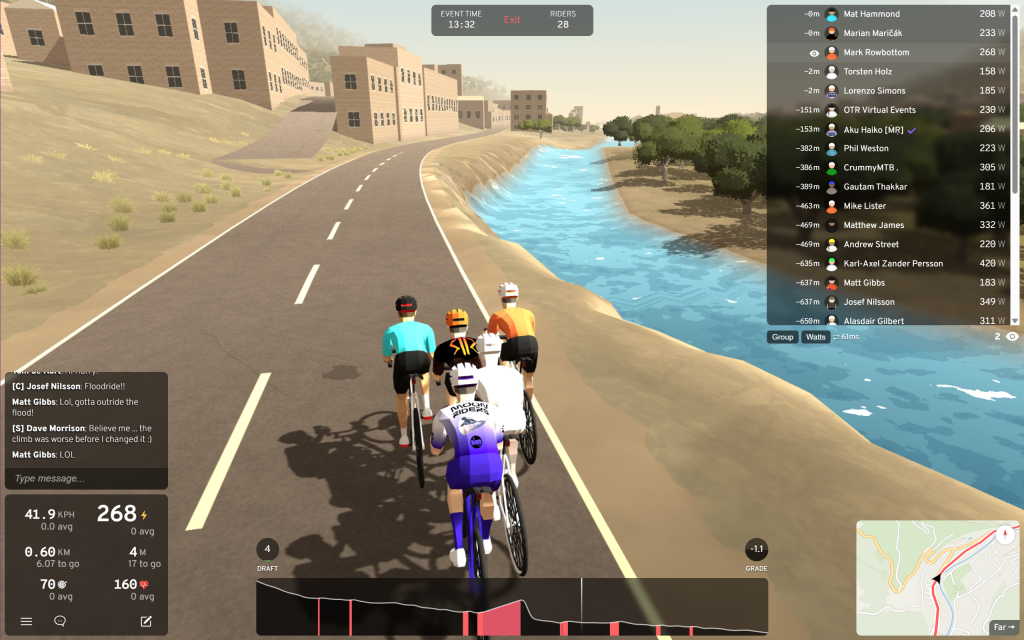Viewport: 1024px width, 640px height.
Task: Toggle the chat bubble icon
Action: 60,621
